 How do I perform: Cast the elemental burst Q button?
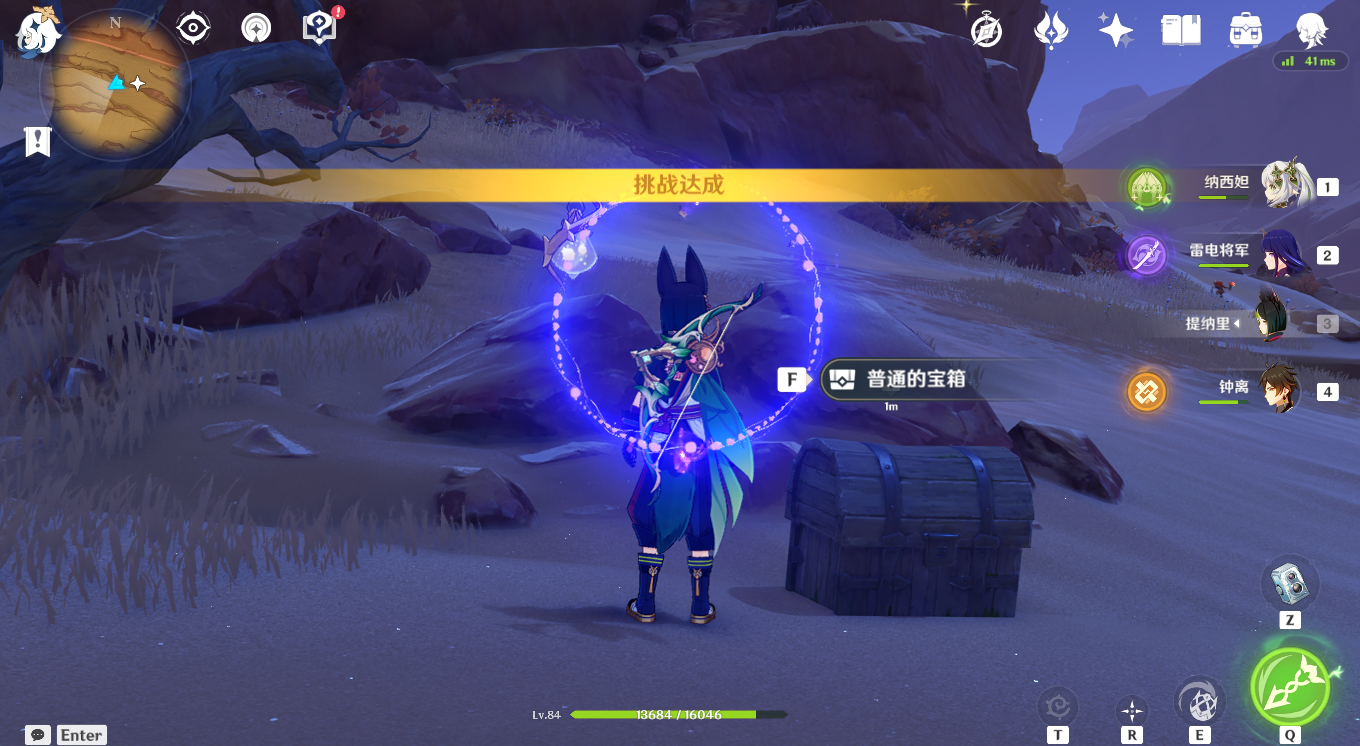coord(1289,688)
